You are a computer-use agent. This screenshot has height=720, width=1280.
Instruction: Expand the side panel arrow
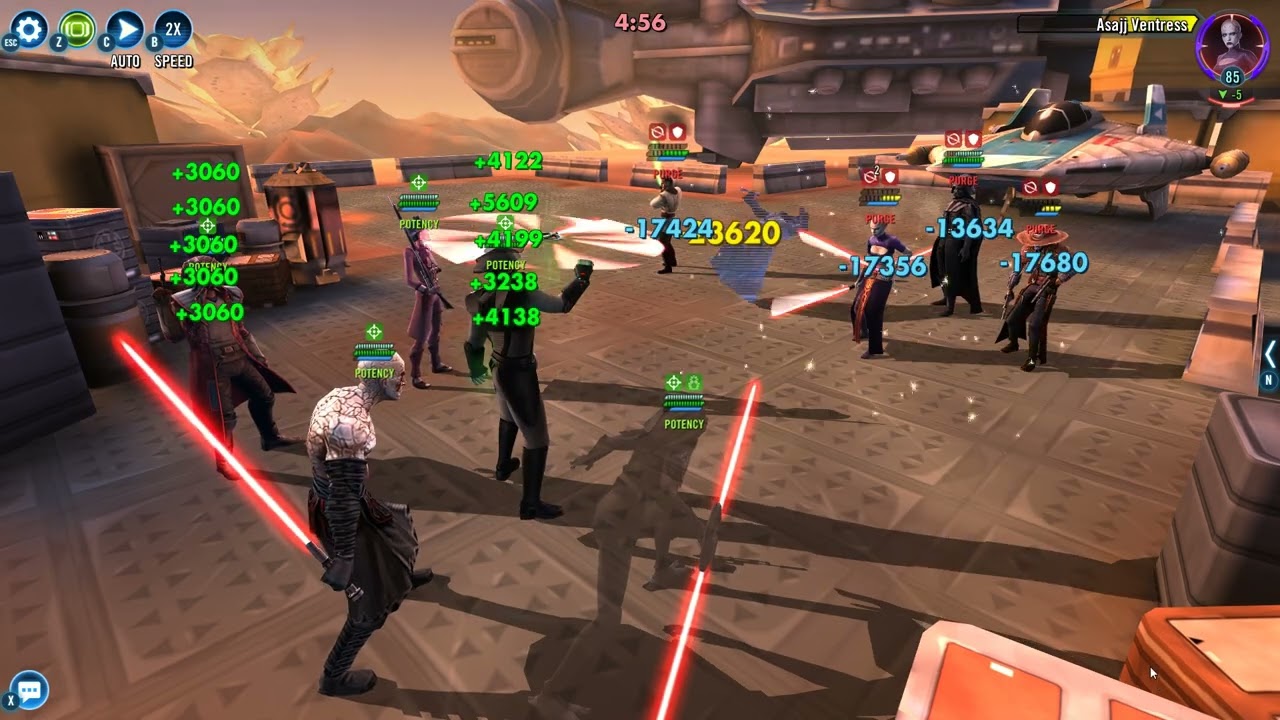click(1270, 354)
